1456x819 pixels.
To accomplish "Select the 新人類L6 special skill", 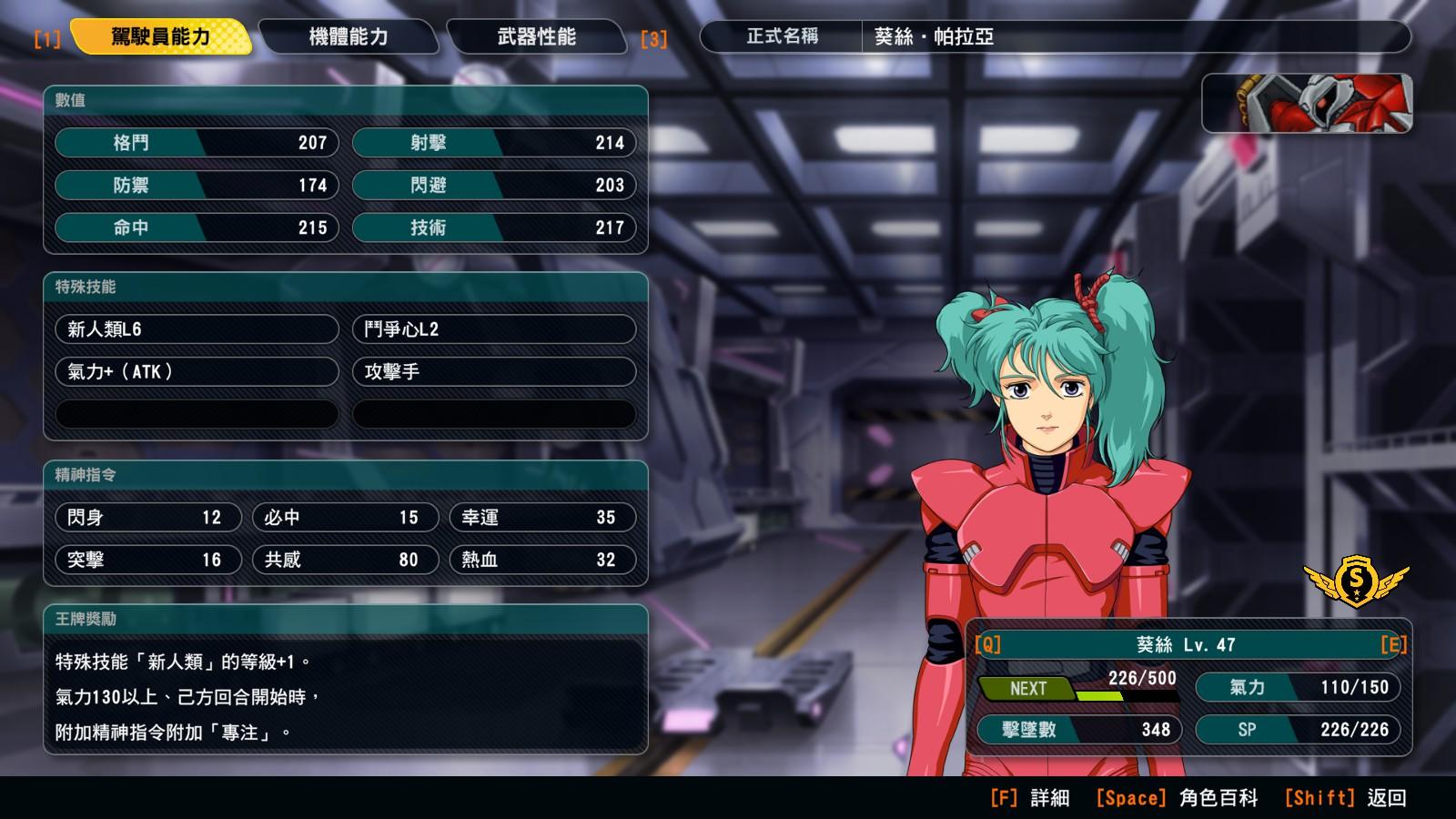I will 197,329.
